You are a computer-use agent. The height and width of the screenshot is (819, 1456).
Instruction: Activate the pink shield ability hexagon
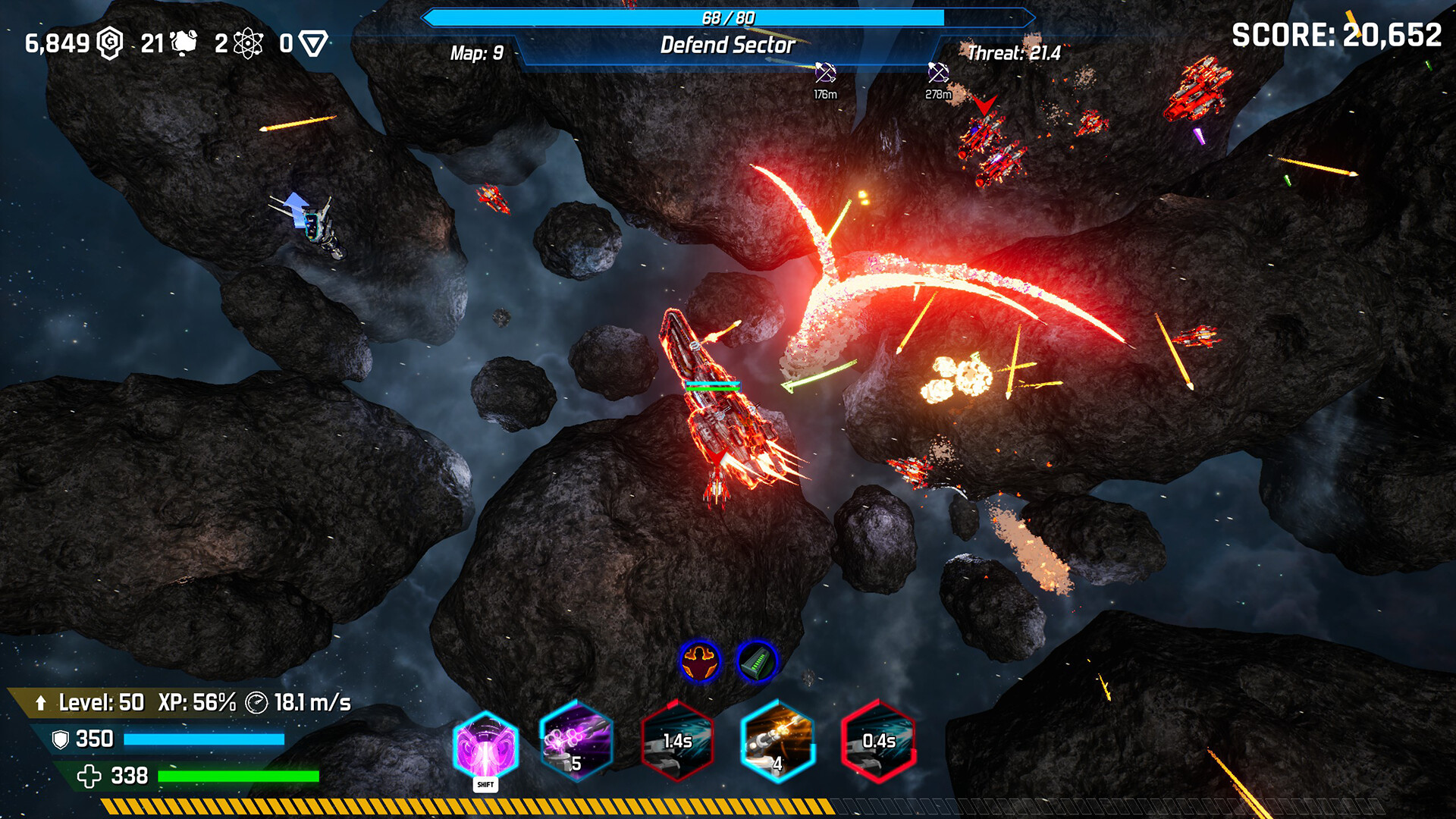(485, 745)
